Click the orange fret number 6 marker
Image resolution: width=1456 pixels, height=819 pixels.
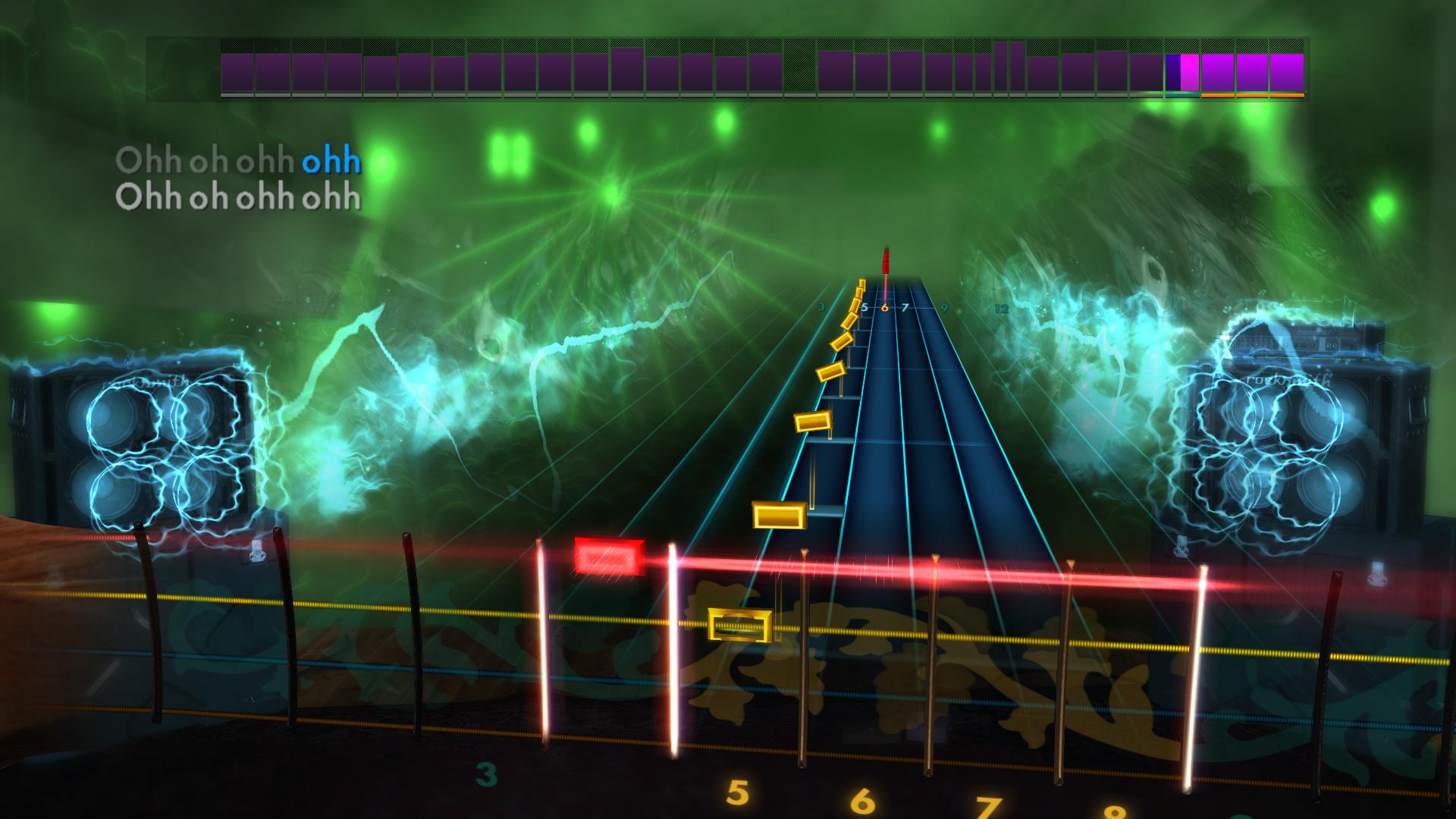[x=886, y=308]
